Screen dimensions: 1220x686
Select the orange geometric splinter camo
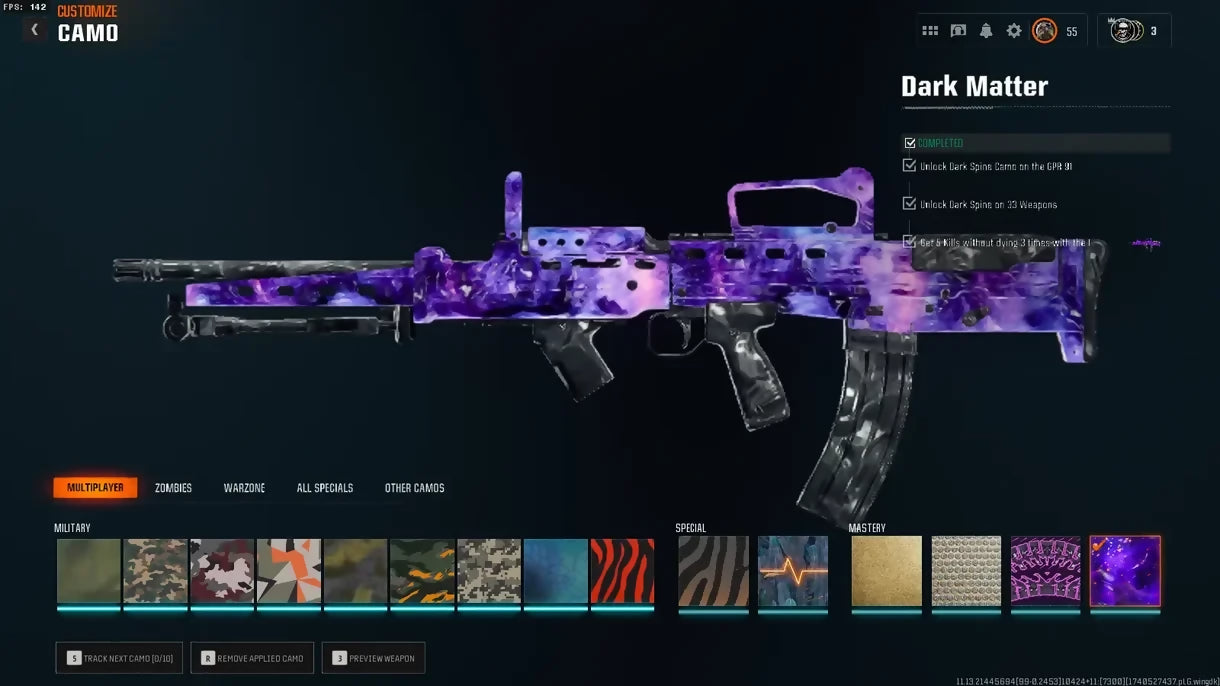(289, 571)
